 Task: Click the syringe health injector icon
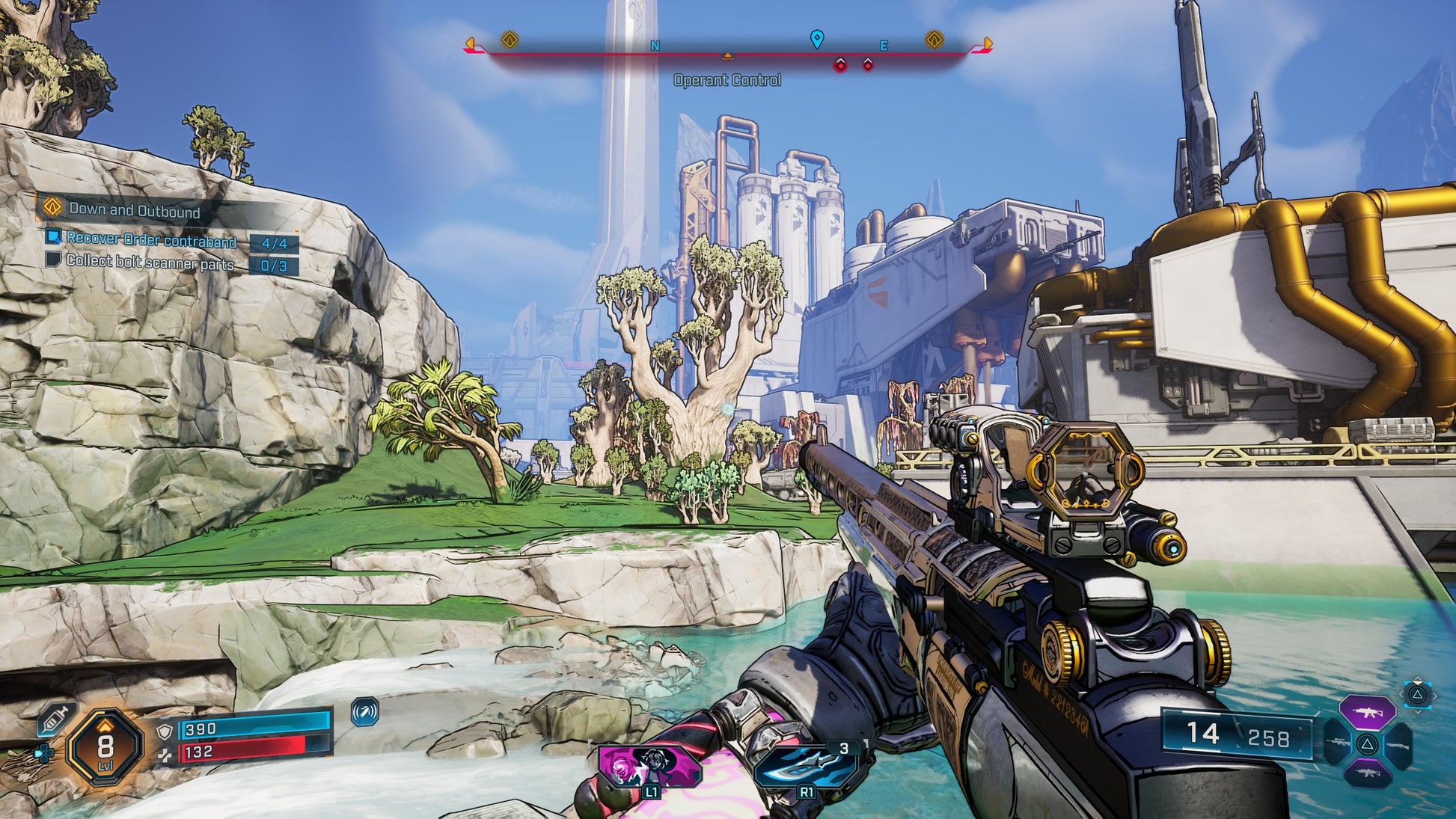click(55, 720)
